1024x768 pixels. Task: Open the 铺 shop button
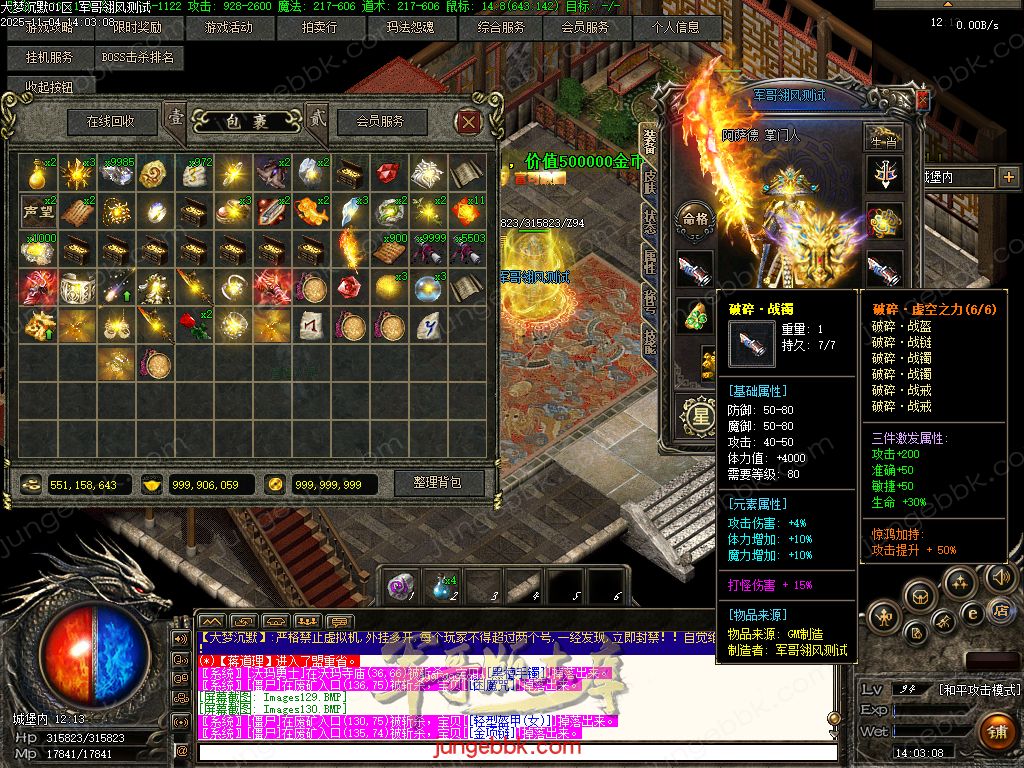pyautogui.click(x=996, y=730)
